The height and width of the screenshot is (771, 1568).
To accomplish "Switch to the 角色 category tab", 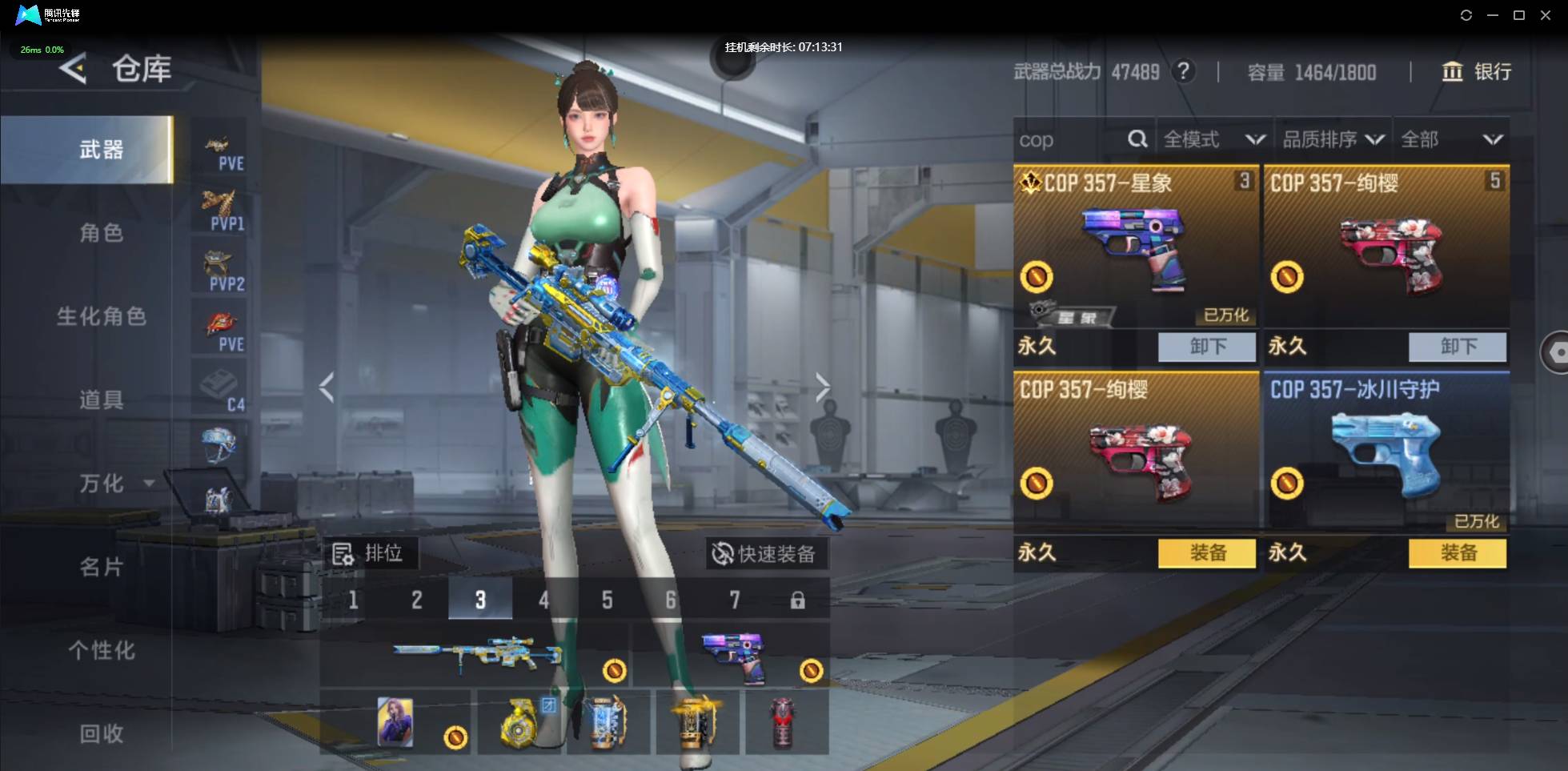I will [101, 233].
